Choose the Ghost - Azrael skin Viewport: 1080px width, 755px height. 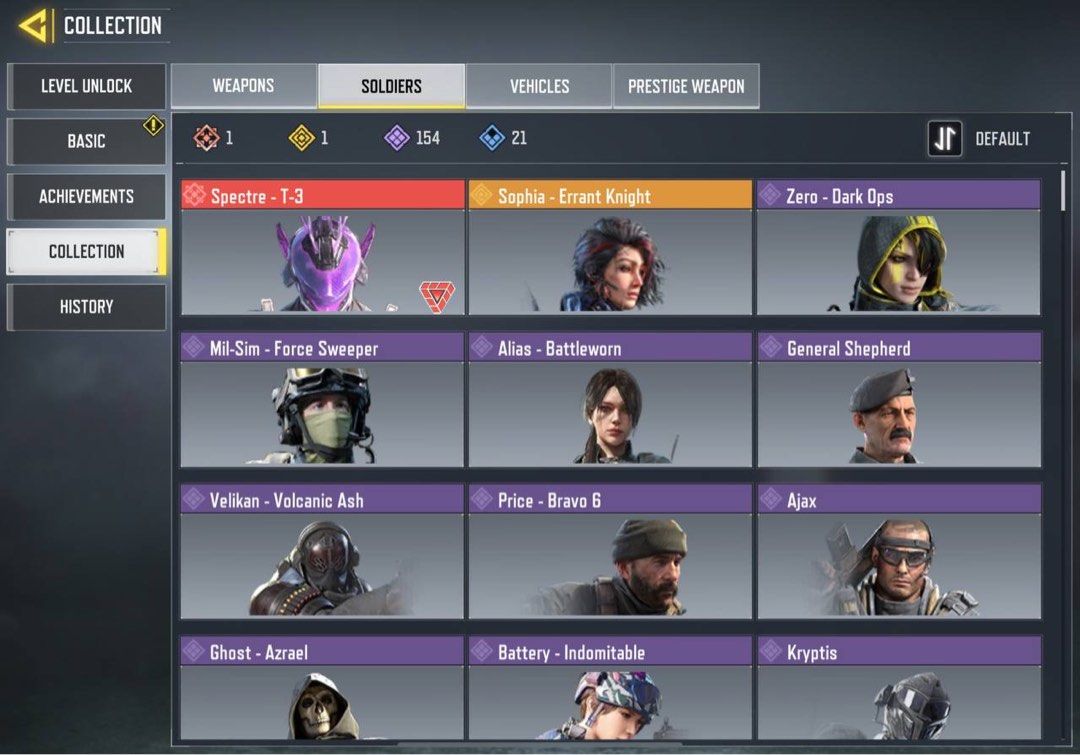322,690
